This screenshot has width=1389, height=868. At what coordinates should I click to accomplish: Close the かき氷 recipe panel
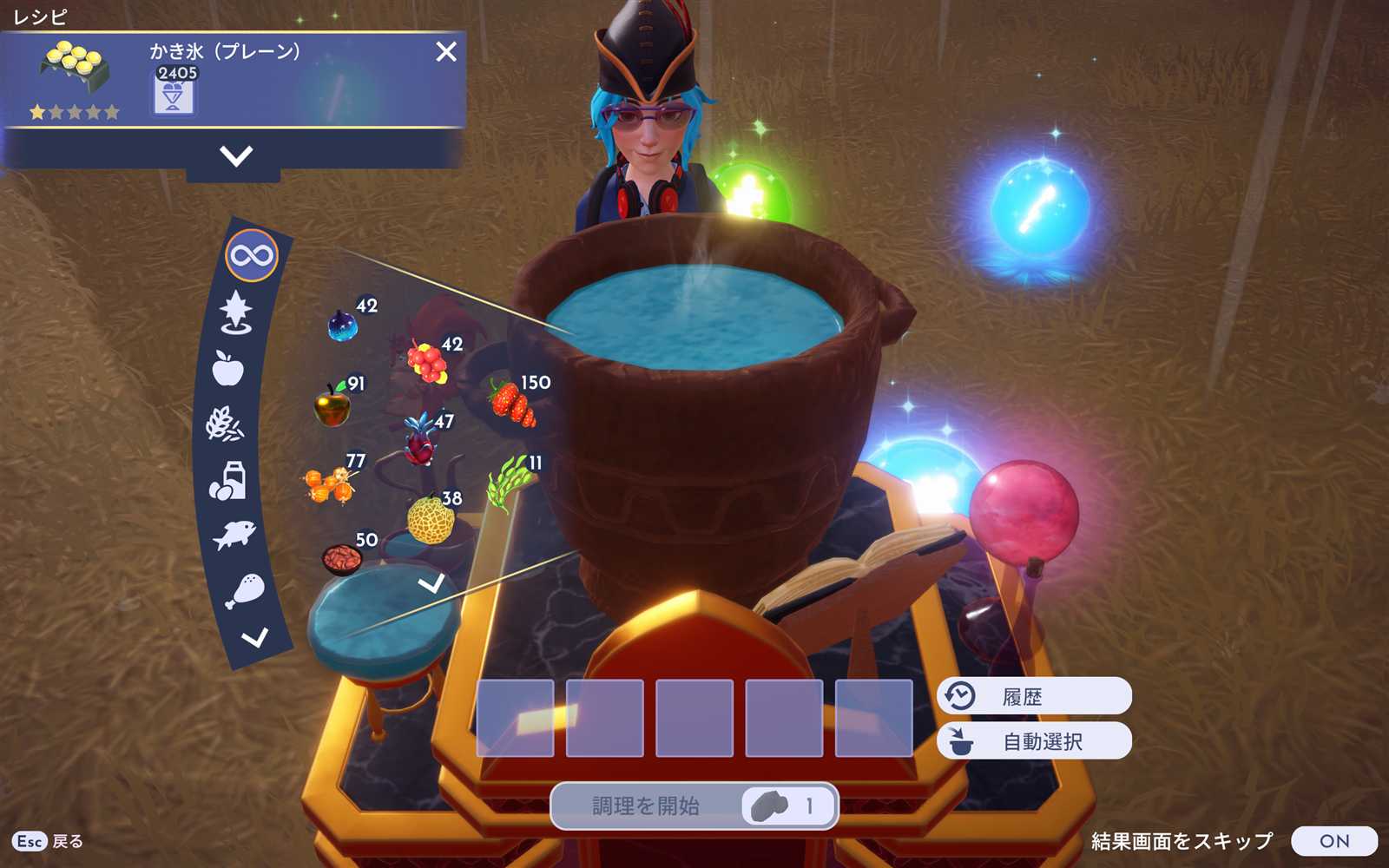pyautogui.click(x=446, y=52)
